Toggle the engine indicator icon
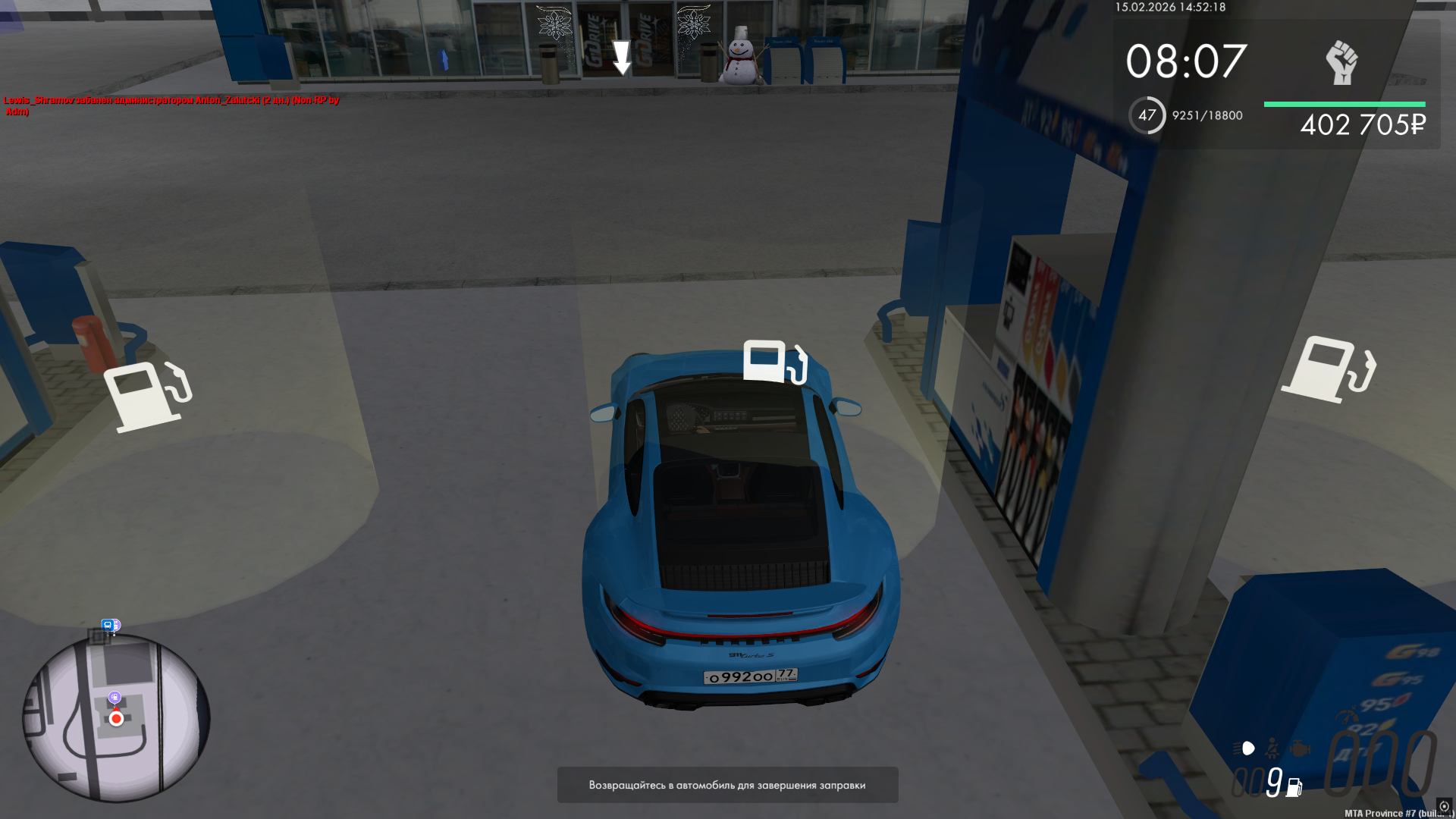Image resolution: width=1456 pixels, height=819 pixels. pos(1300,748)
